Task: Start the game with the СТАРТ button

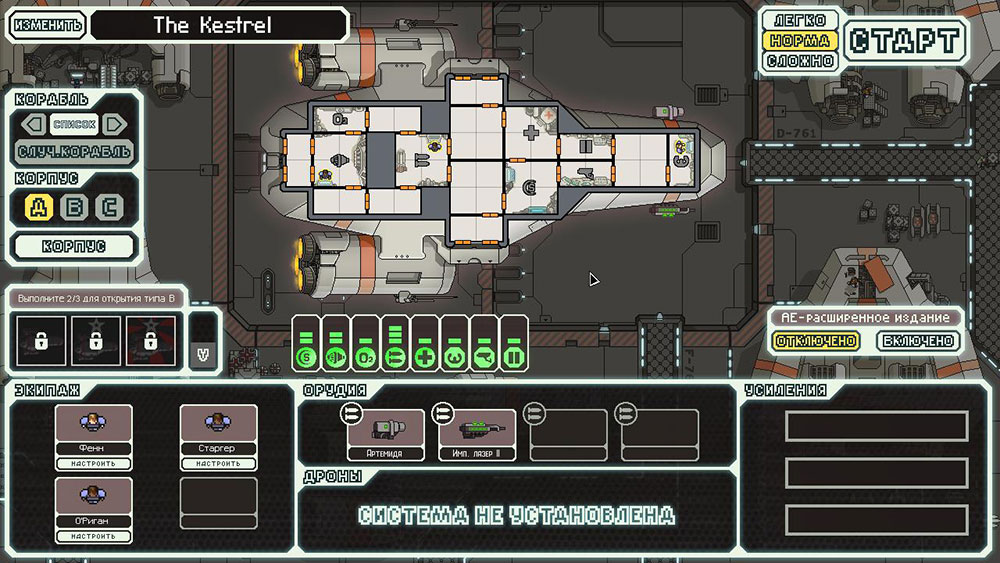Action: point(905,41)
